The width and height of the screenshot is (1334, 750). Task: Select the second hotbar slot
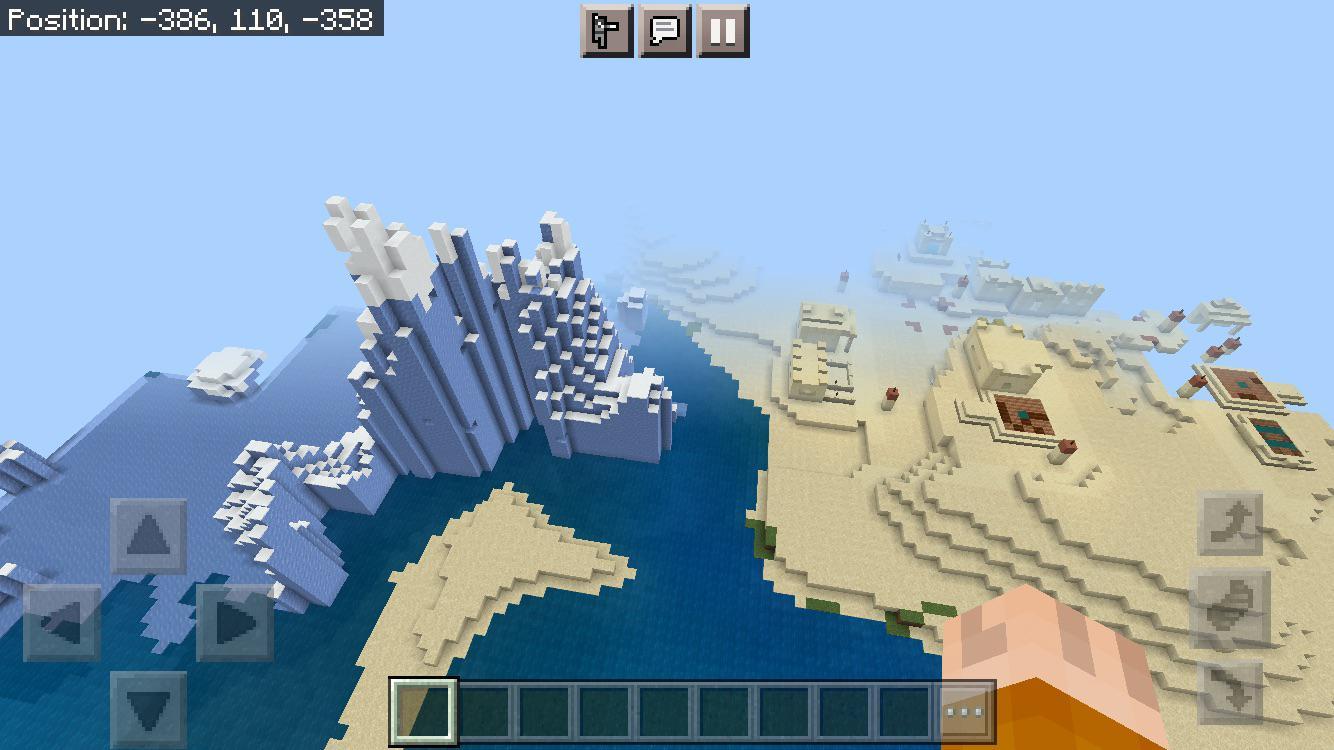(x=484, y=711)
